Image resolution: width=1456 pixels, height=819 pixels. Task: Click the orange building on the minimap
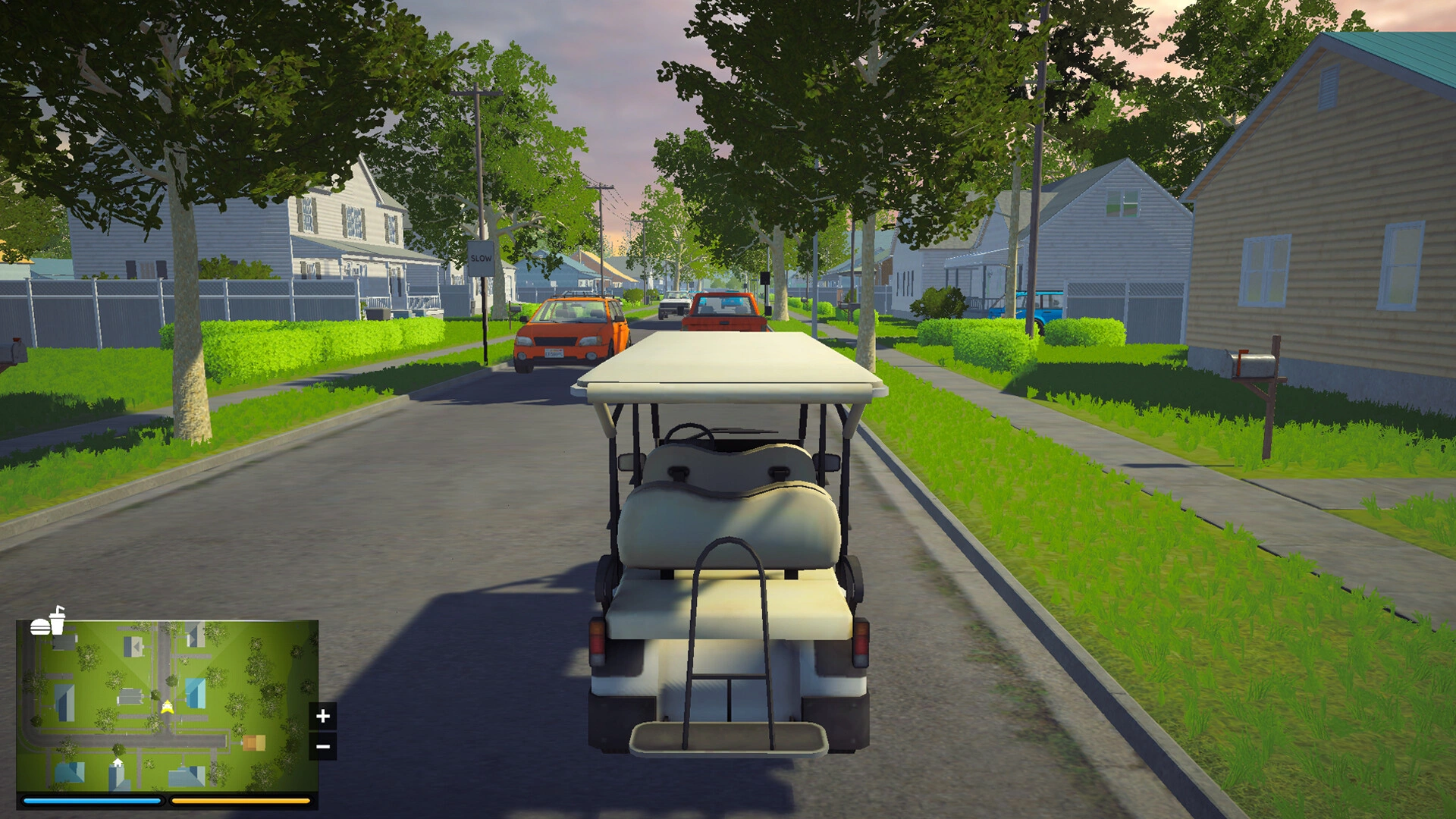coord(254,742)
